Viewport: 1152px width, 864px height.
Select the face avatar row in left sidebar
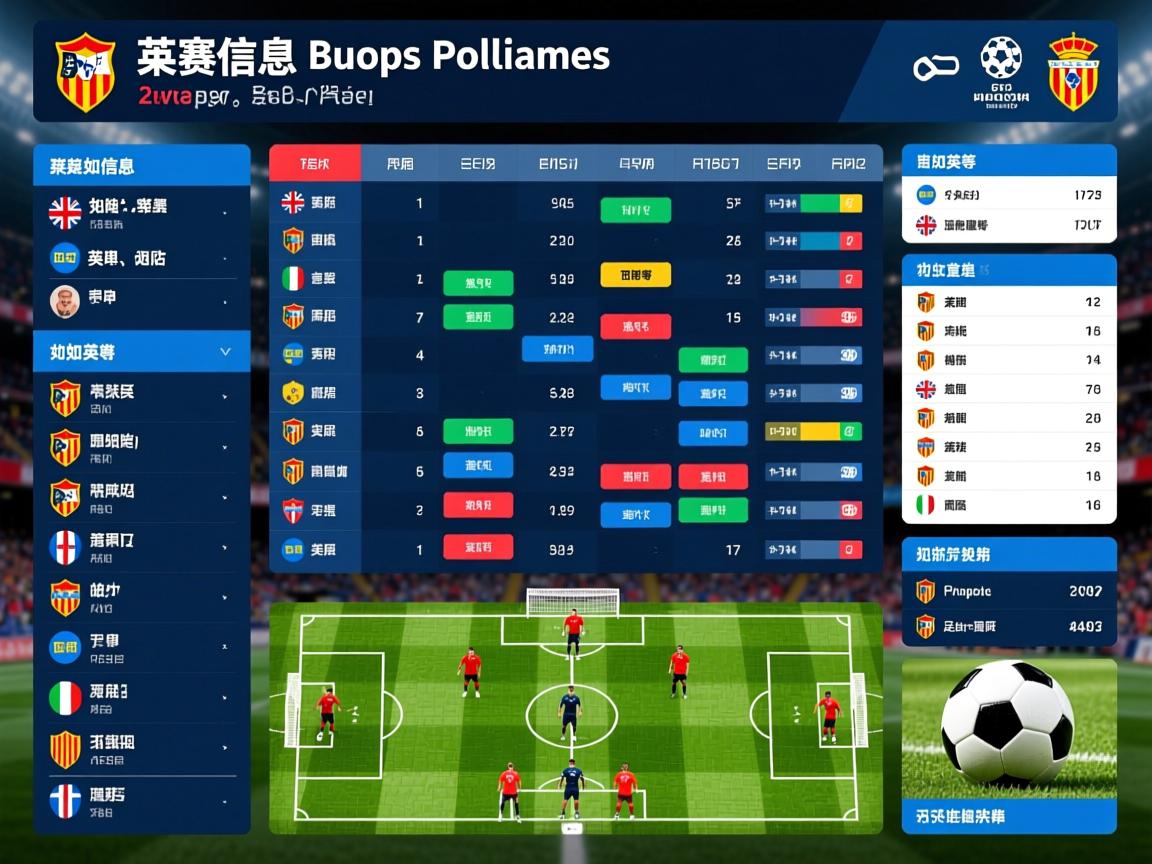pos(140,299)
